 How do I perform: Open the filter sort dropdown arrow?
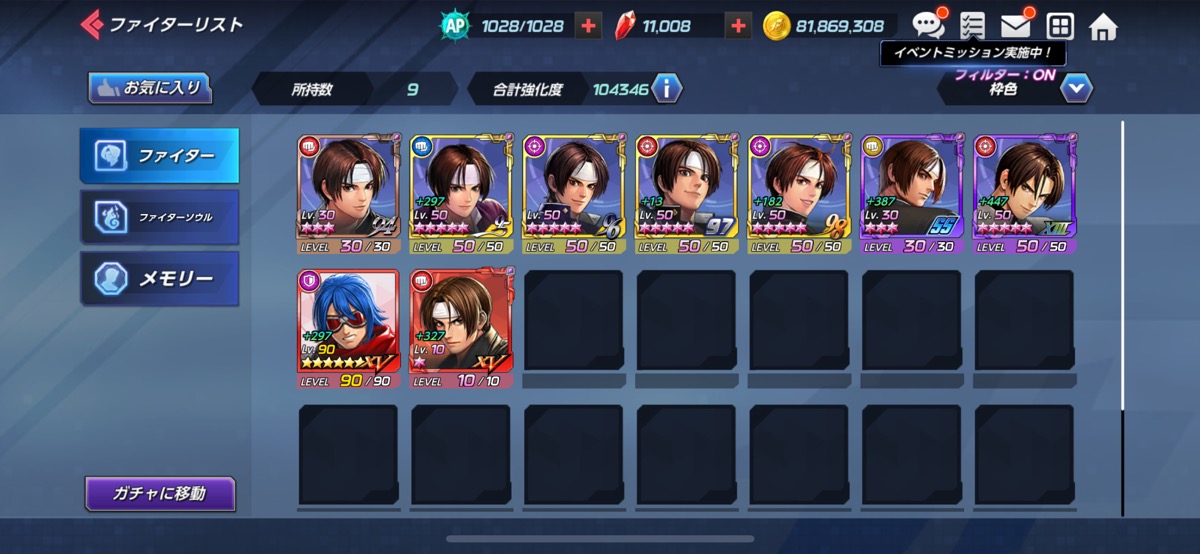(1076, 89)
